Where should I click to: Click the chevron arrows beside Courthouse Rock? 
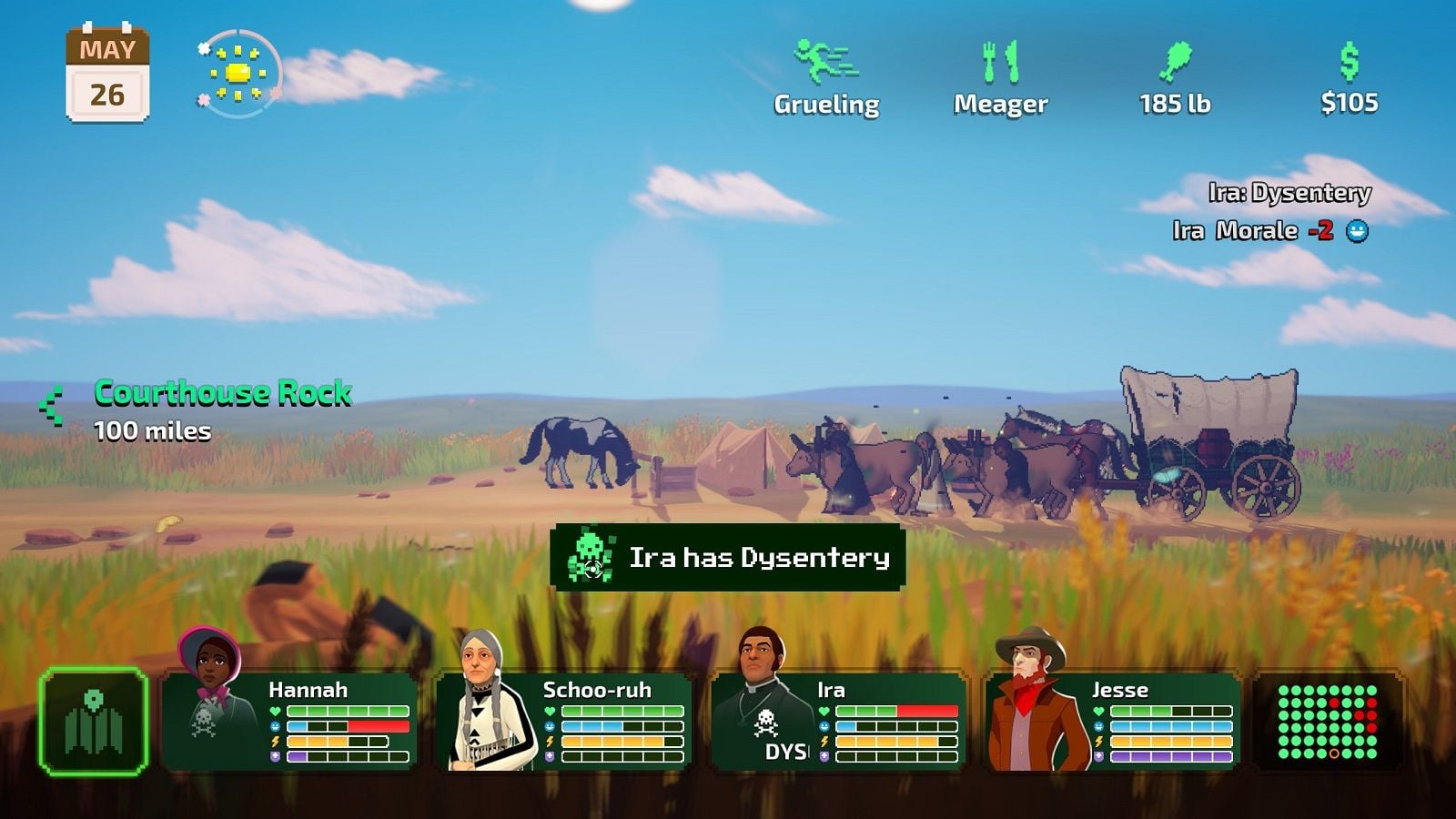[x=50, y=405]
